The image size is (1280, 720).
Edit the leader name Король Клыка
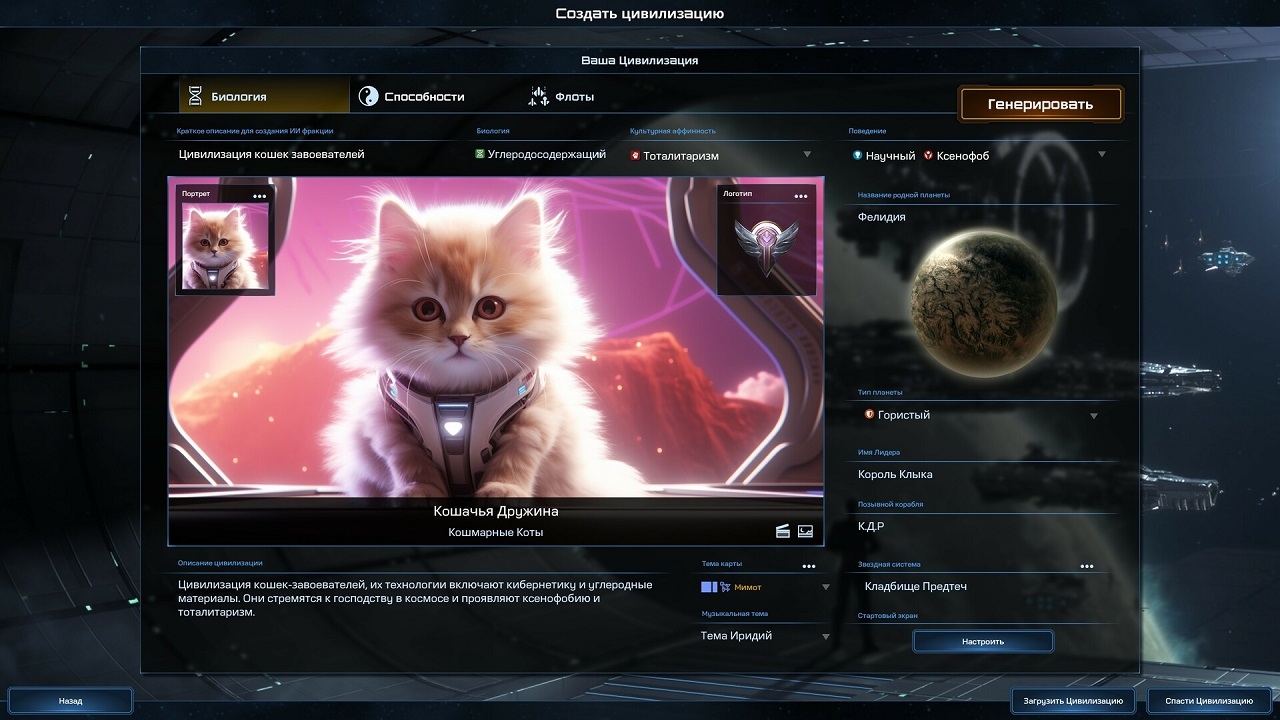980,474
